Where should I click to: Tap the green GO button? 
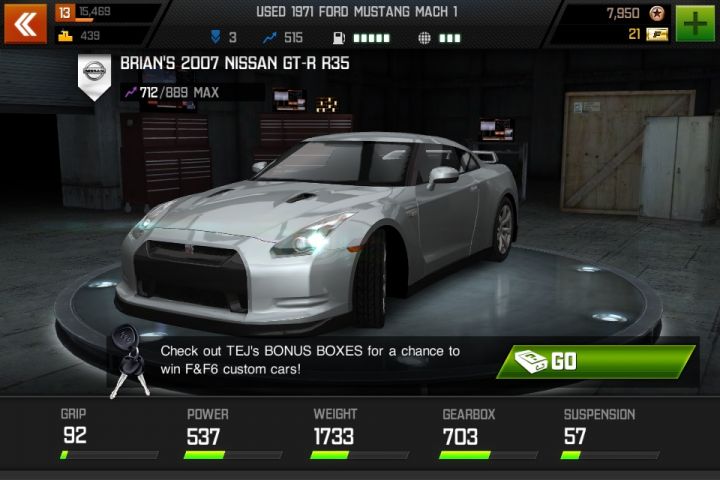point(598,361)
